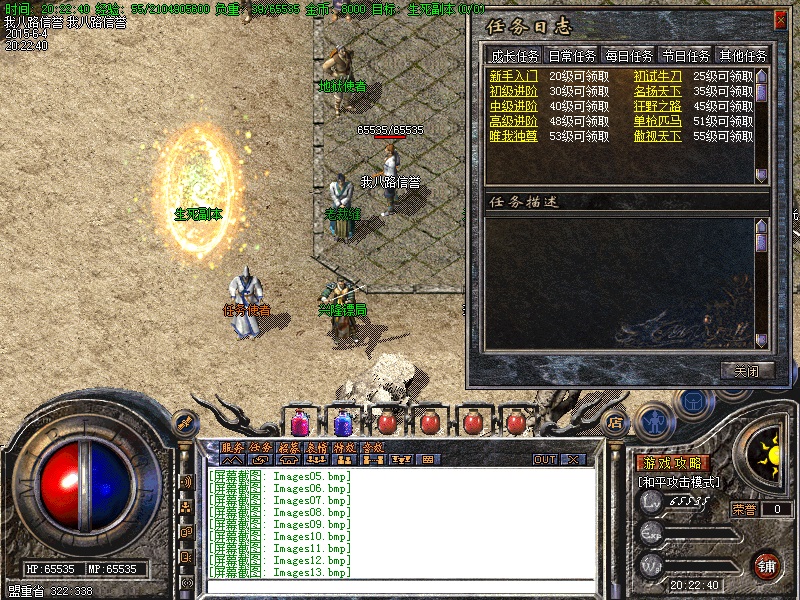Choose the 初级进阶 quest link
The image size is (800, 600).
pos(513,91)
